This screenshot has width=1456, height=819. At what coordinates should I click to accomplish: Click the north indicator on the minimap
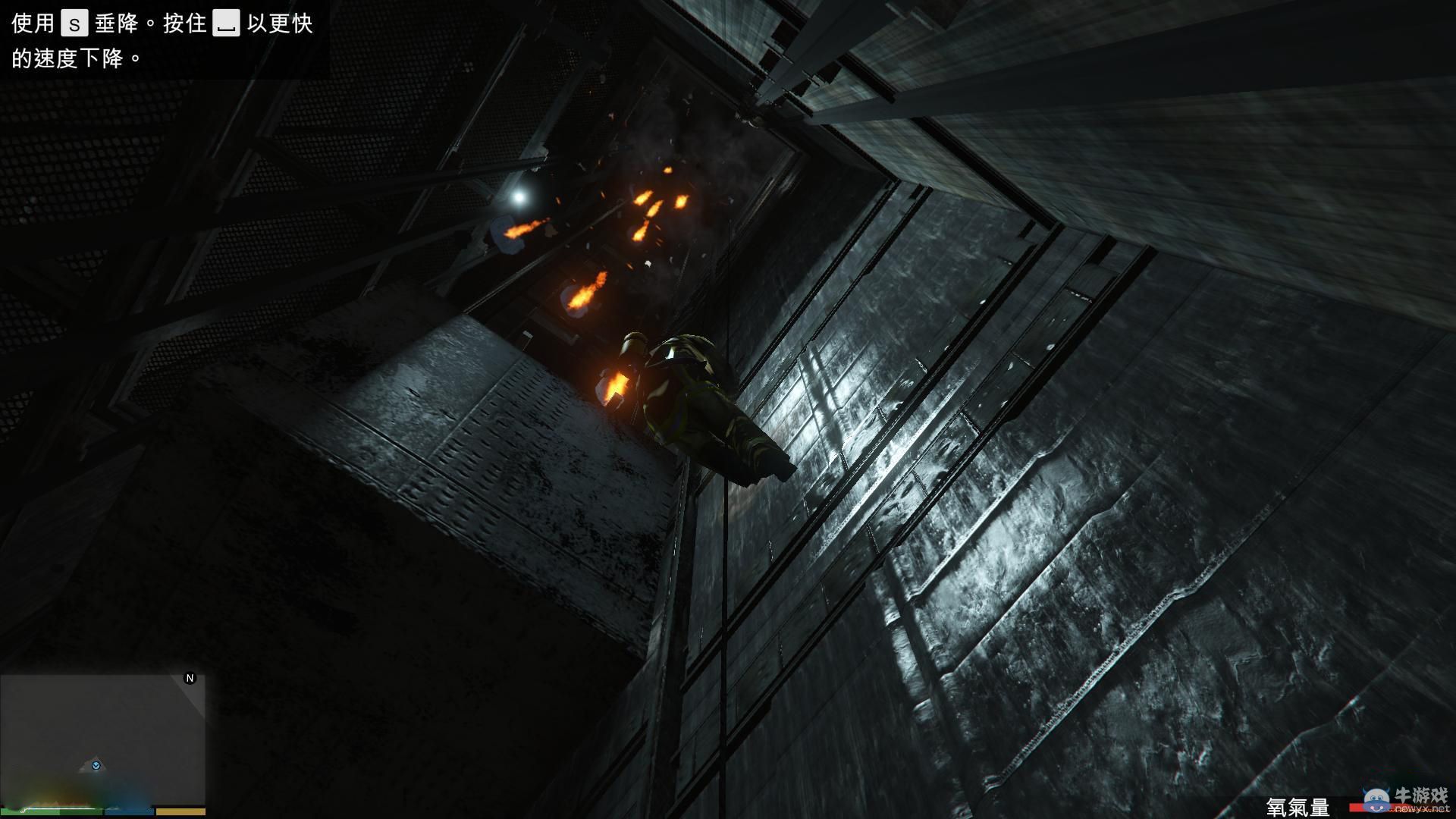tap(190, 679)
